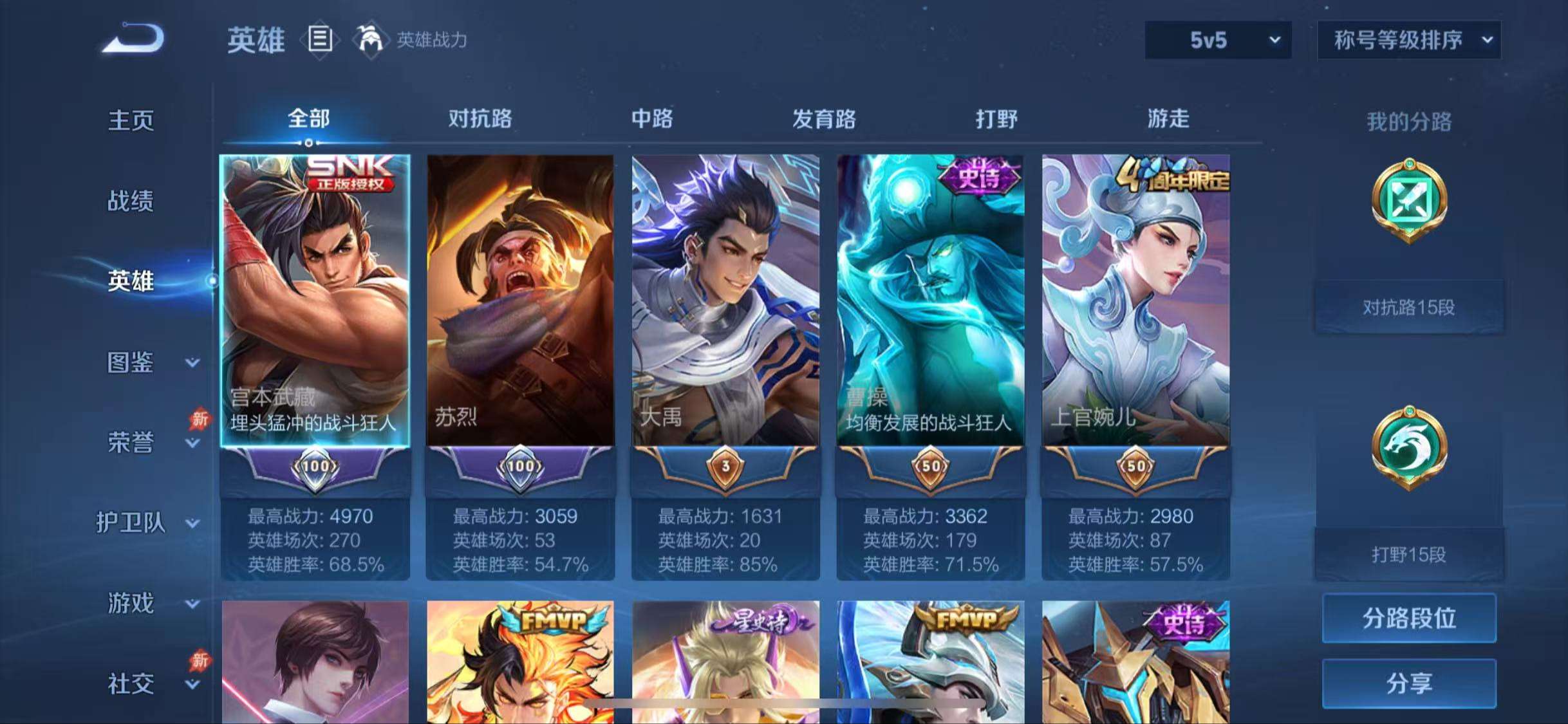Image resolution: width=1568 pixels, height=724 pixels.
Task: Open the 主页 sidebar entry
Action: (x=131, y=121)
